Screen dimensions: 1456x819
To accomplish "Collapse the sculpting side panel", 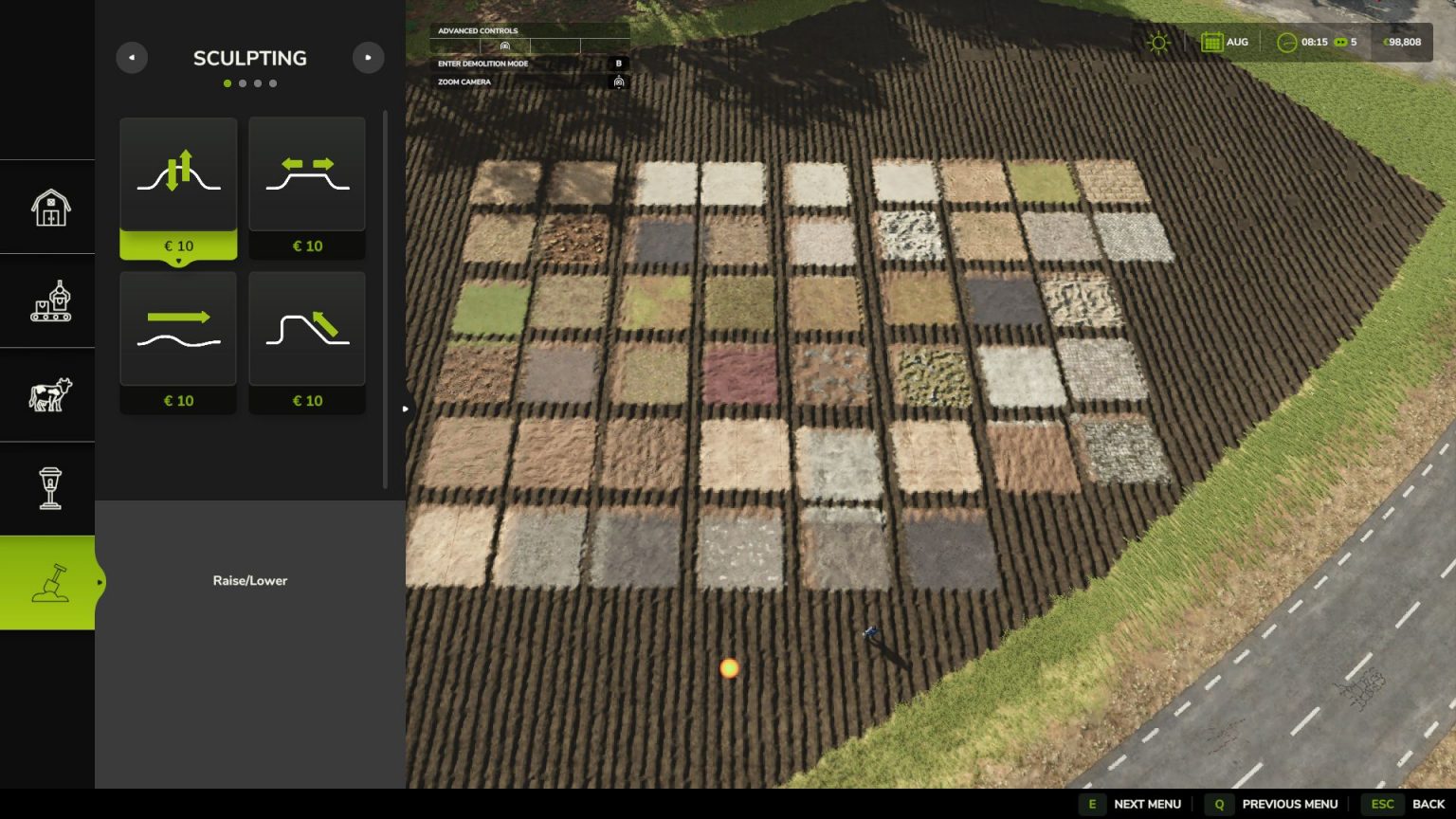I will click(405, 408).
